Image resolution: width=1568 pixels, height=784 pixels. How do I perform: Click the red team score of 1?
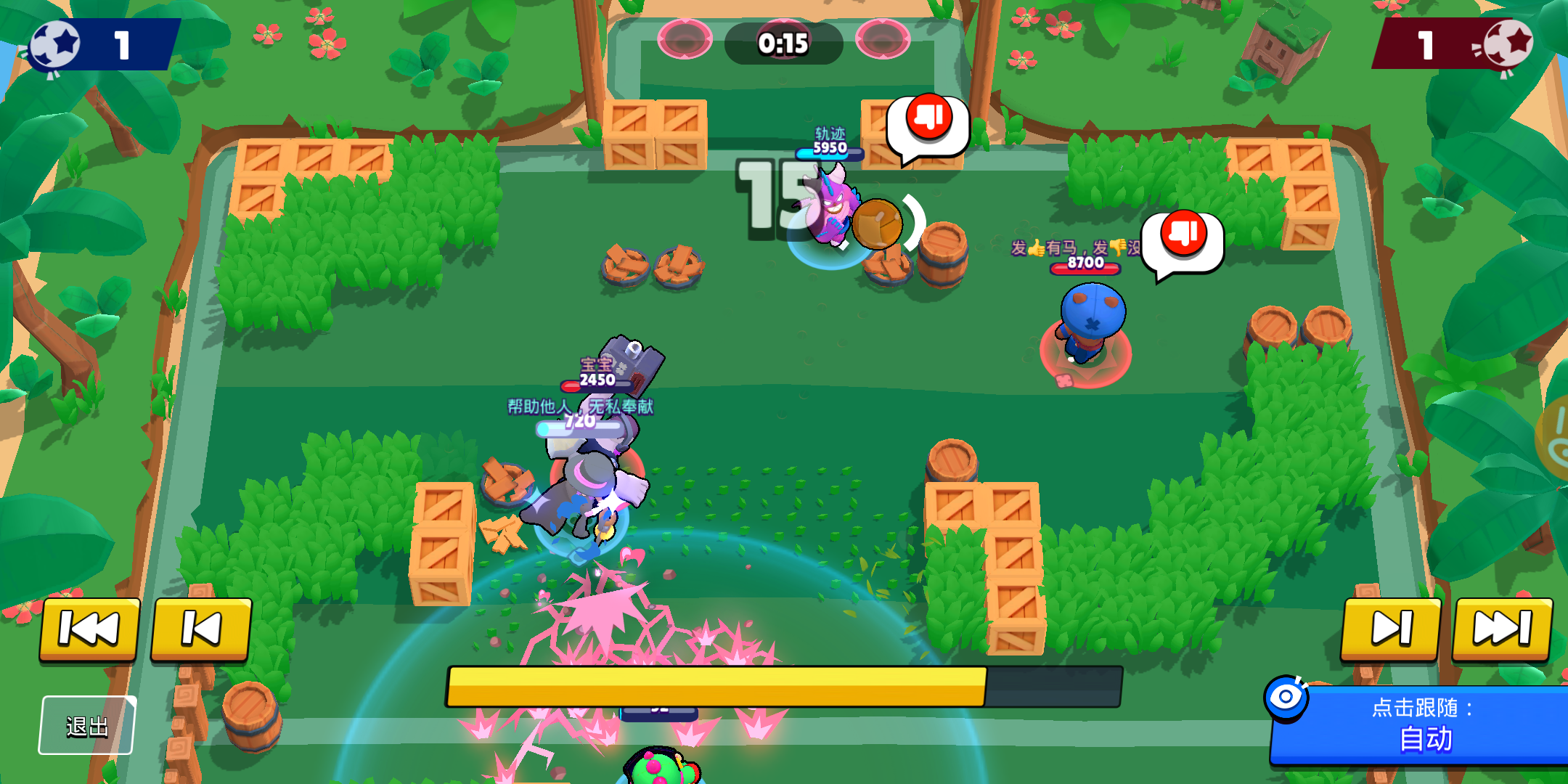click(x=1424, y=45)
